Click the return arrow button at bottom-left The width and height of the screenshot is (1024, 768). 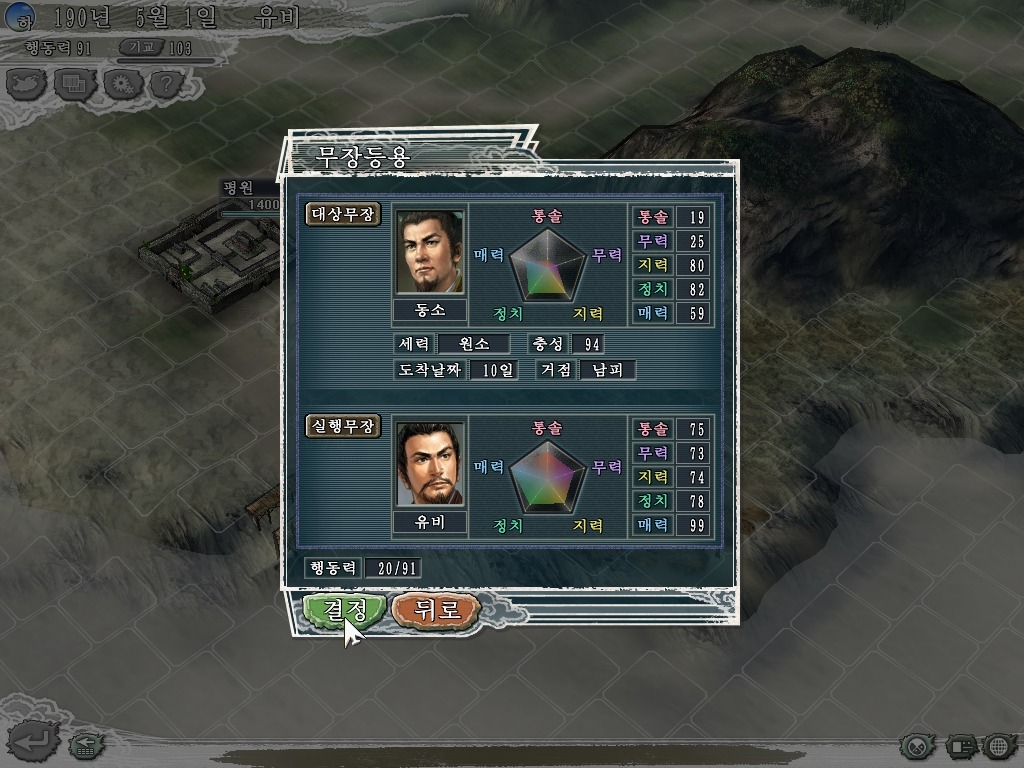32,742
